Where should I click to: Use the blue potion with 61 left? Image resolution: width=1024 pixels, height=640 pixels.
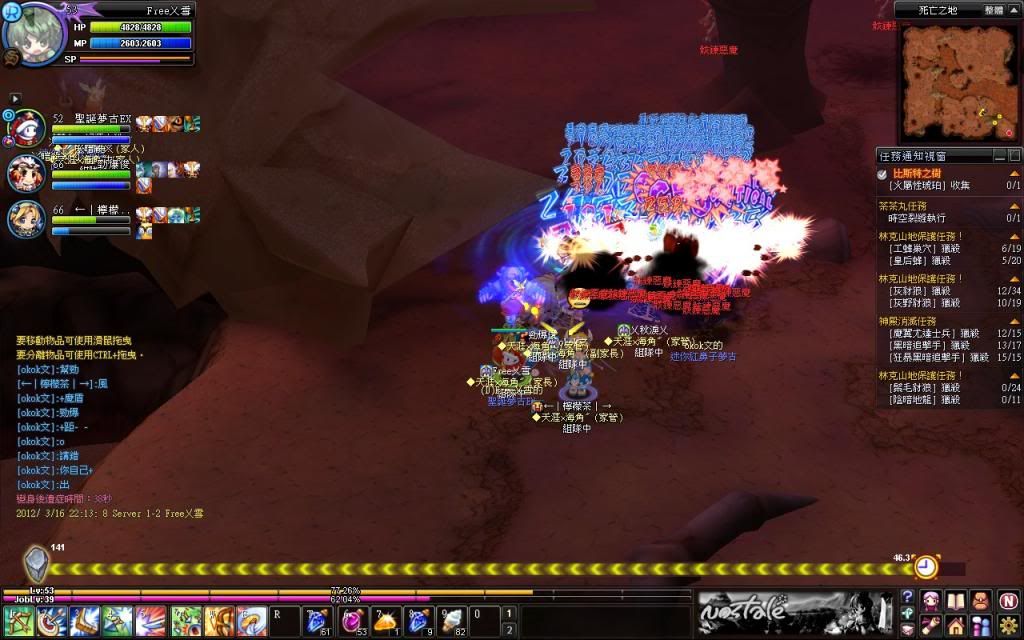[318, 620]
